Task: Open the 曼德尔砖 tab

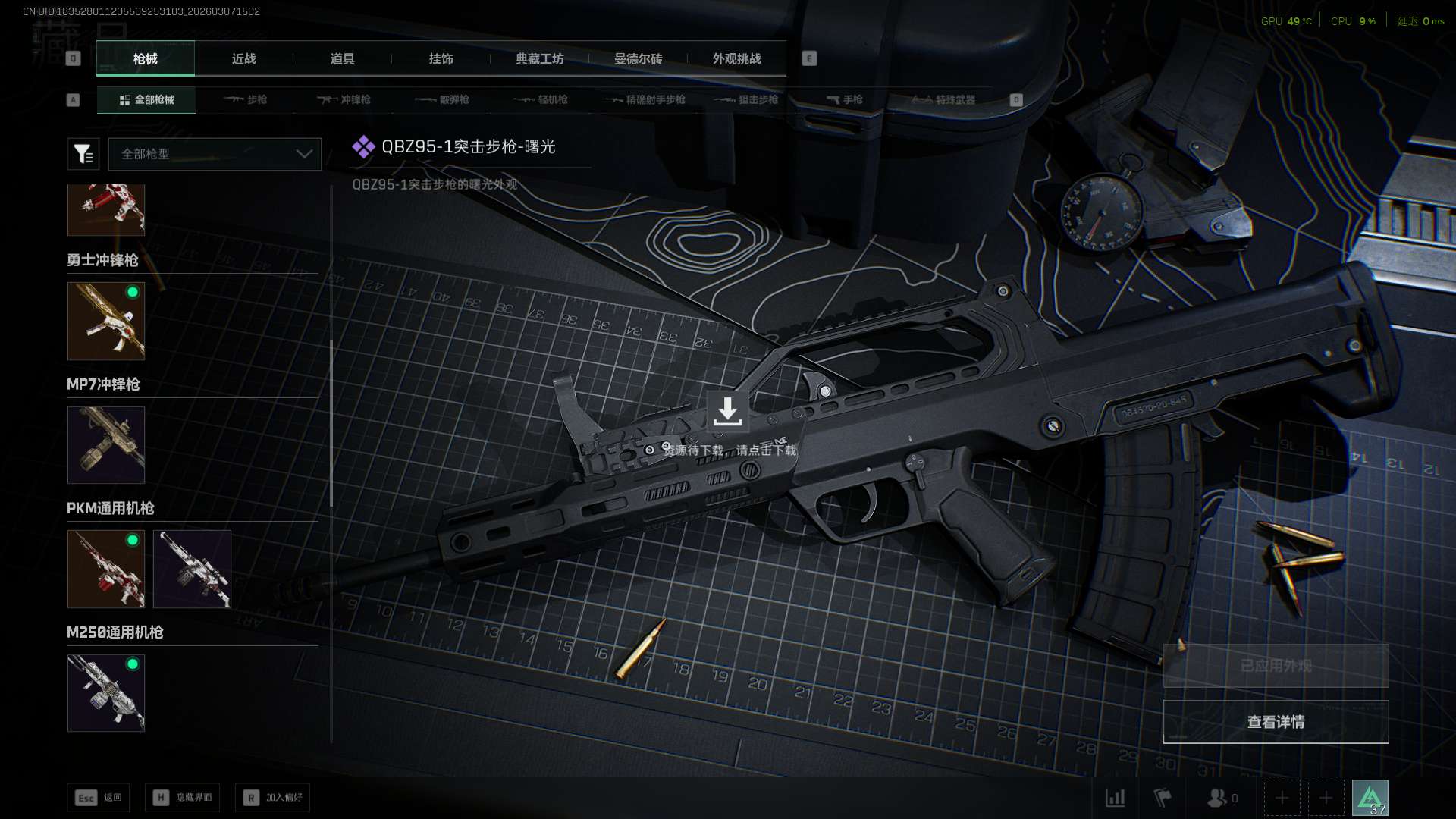Action: pyautogui.click(x=638, y=58)
